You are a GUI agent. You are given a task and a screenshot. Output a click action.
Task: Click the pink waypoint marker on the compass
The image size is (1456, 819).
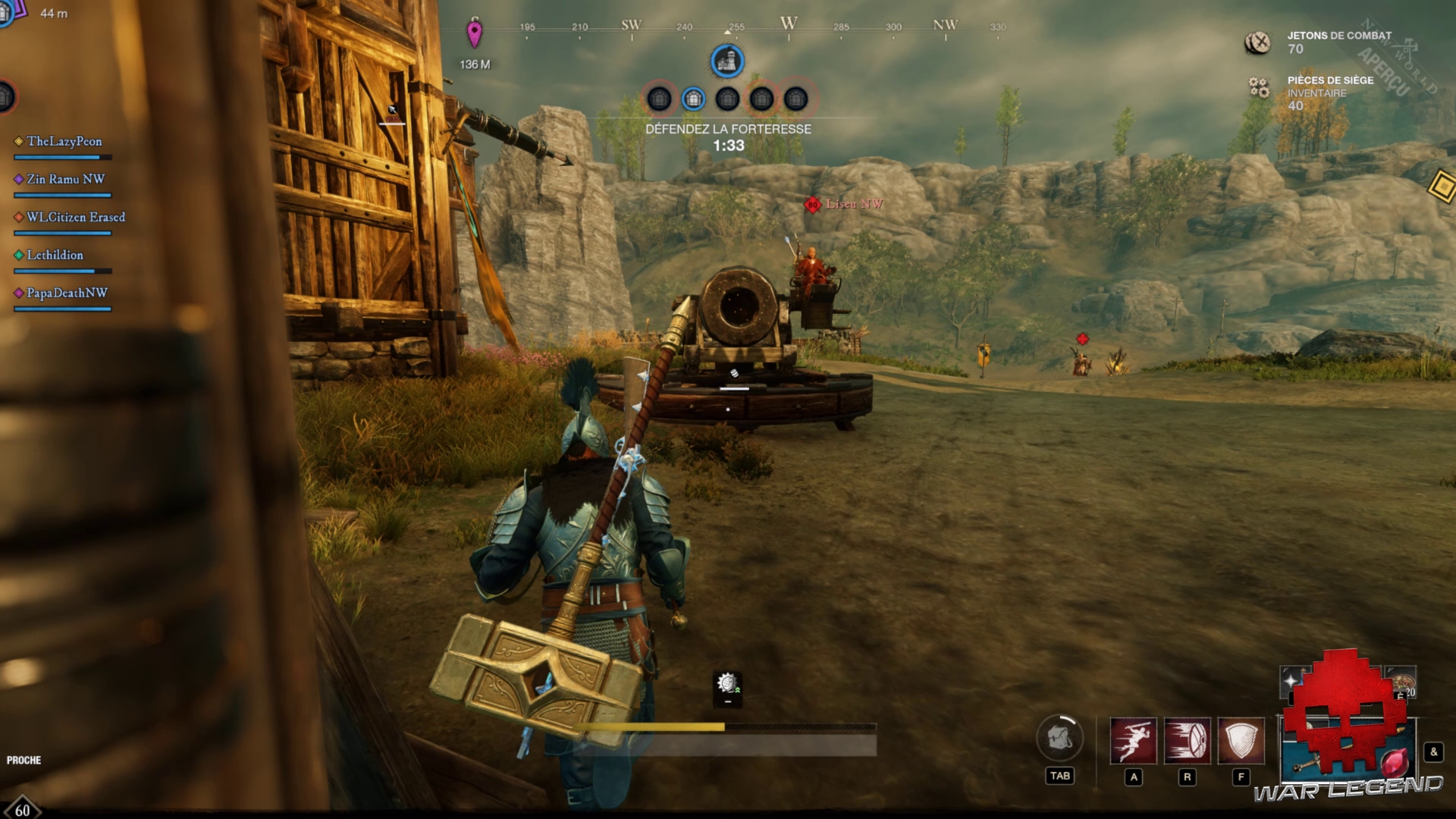474,34
